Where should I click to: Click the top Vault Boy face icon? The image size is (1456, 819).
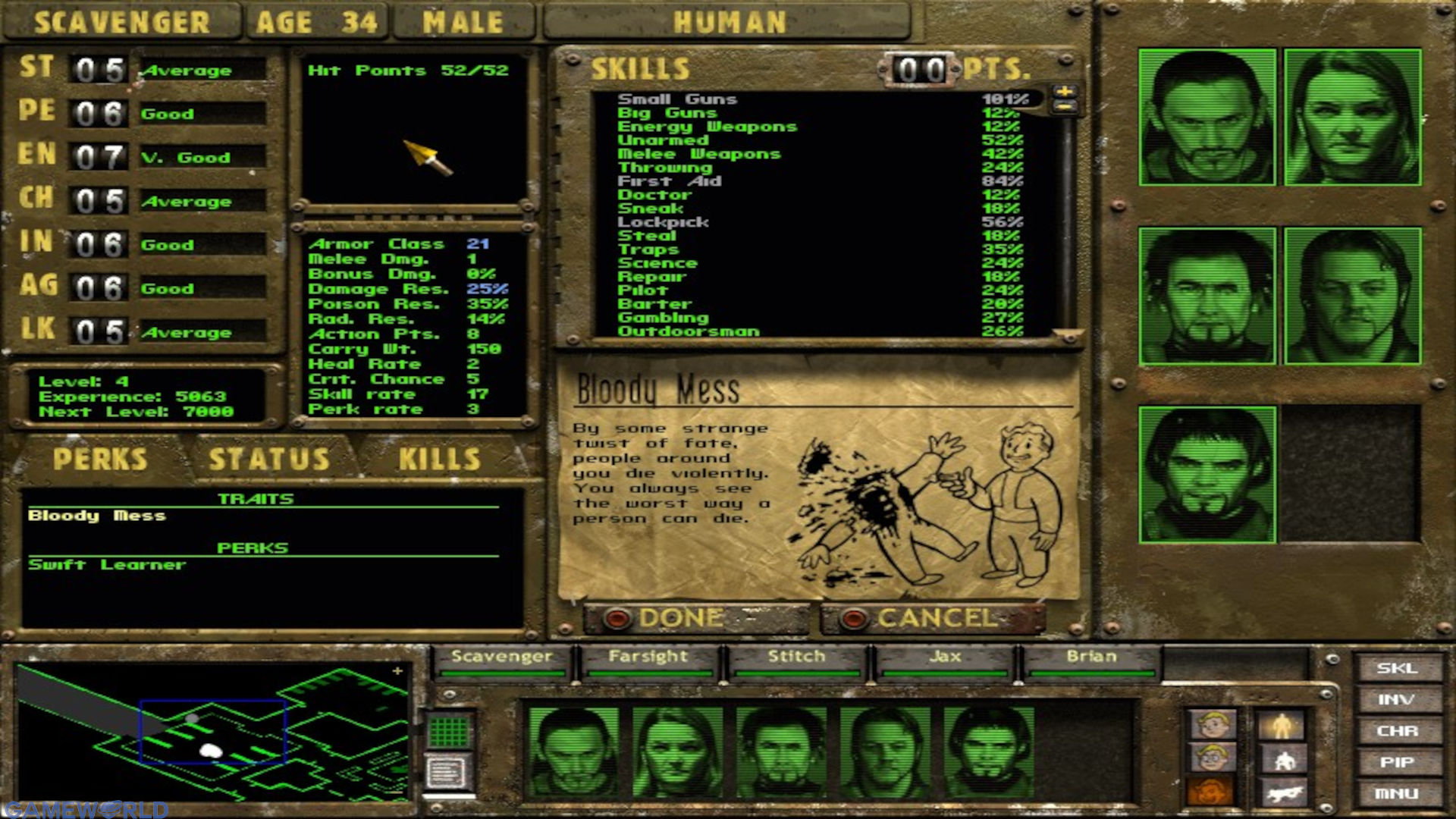(x=1211, y=725)
